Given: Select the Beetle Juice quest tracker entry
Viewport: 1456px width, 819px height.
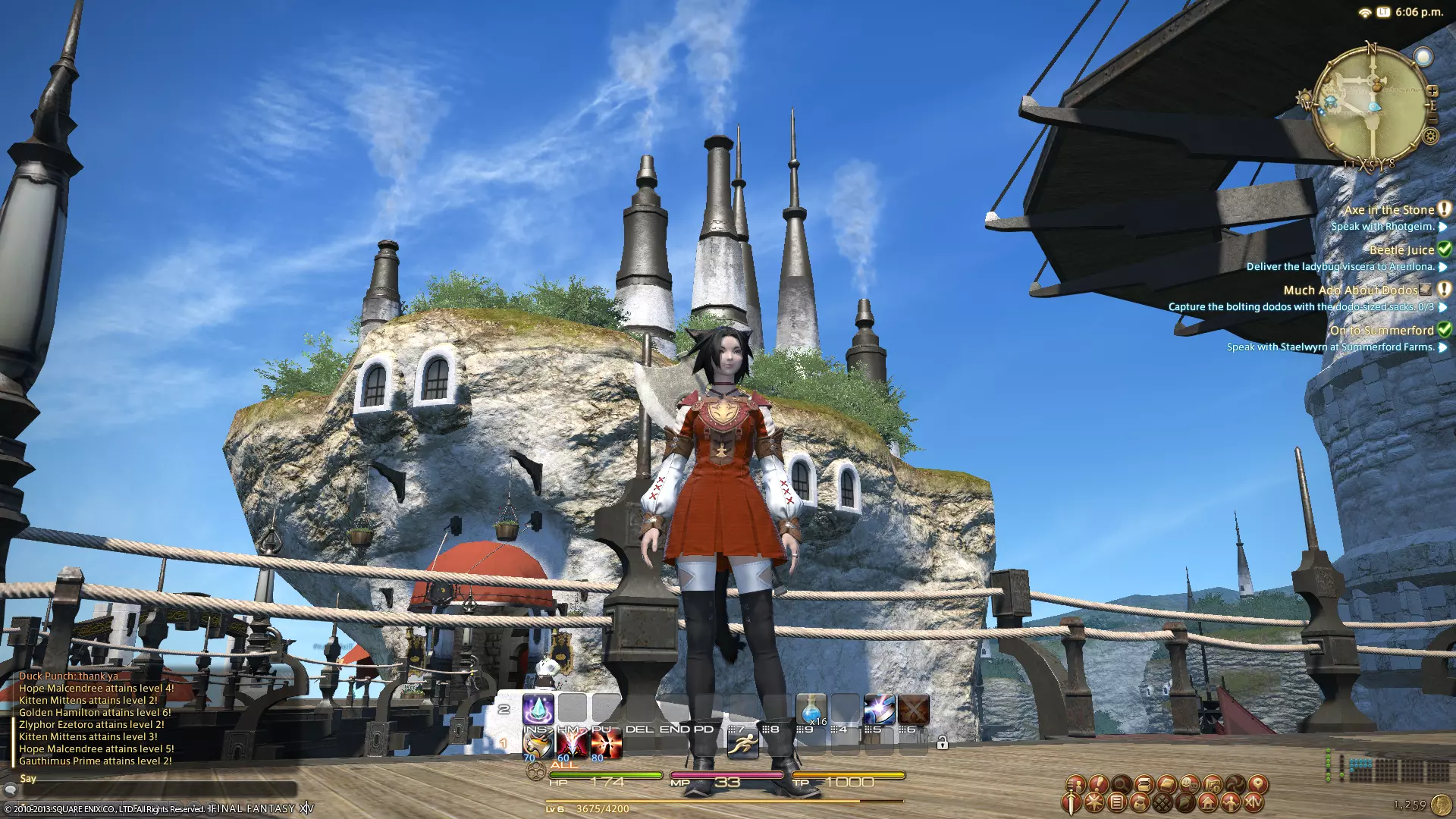Looking at the screenshot, I should click(x=1401, y=250).
